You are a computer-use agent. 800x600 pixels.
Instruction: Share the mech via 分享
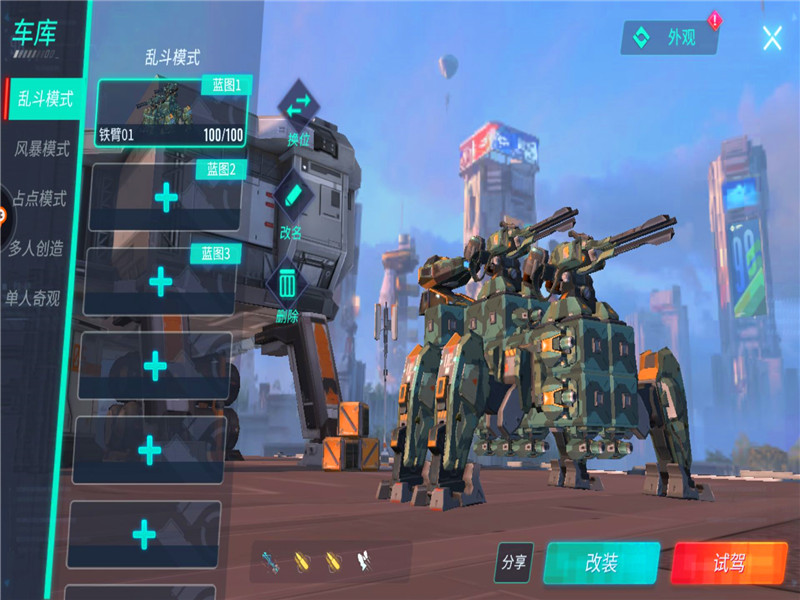click(514, 563)
